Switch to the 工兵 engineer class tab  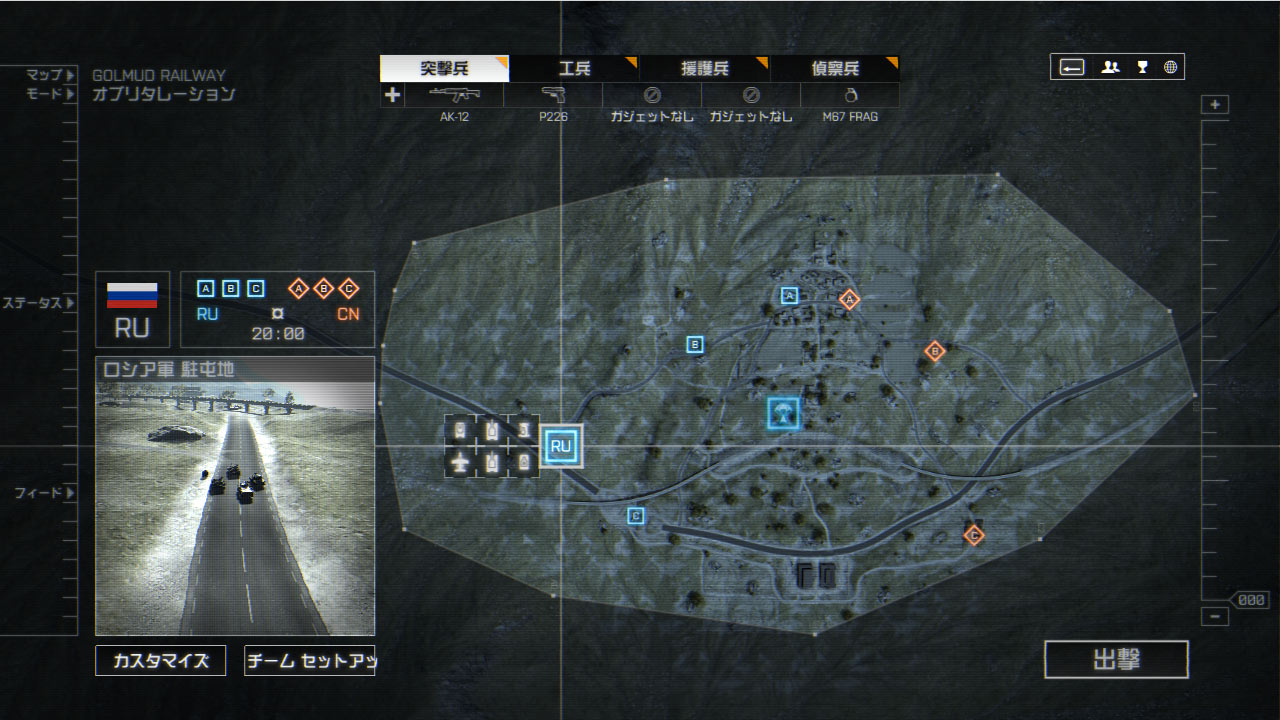tap(574, 69)
